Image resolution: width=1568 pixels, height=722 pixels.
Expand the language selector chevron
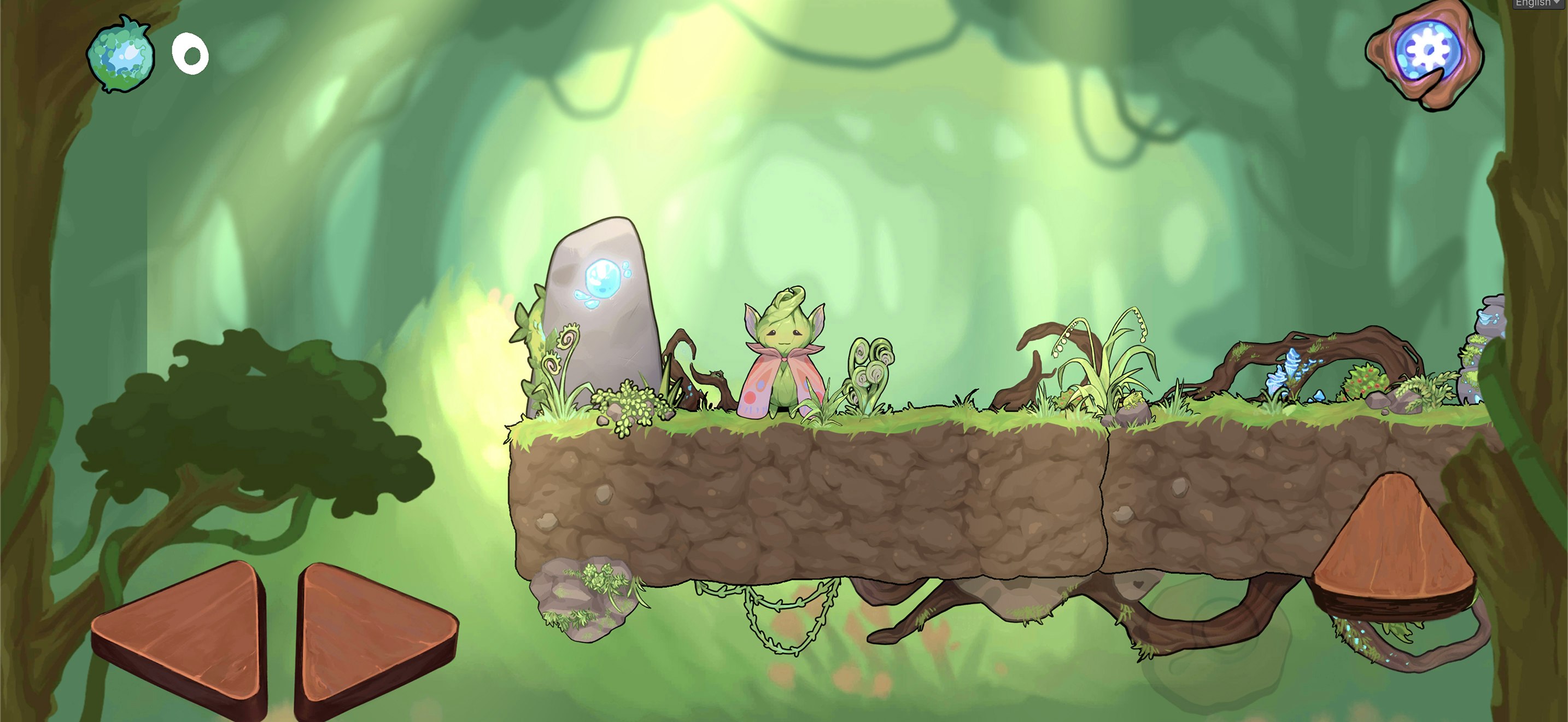[1557, 4]
